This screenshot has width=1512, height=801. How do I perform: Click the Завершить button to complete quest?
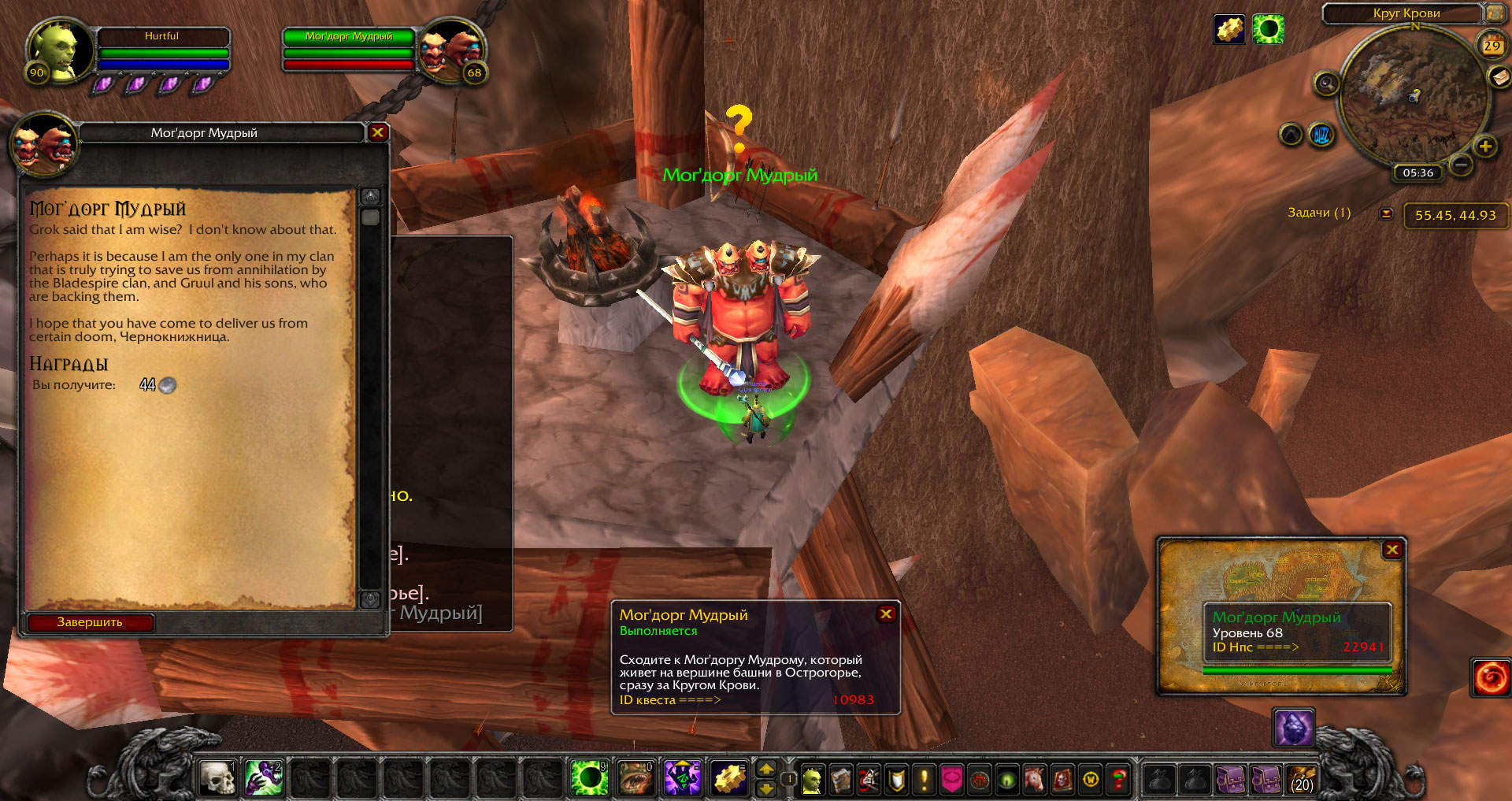(x=90, y=622)
